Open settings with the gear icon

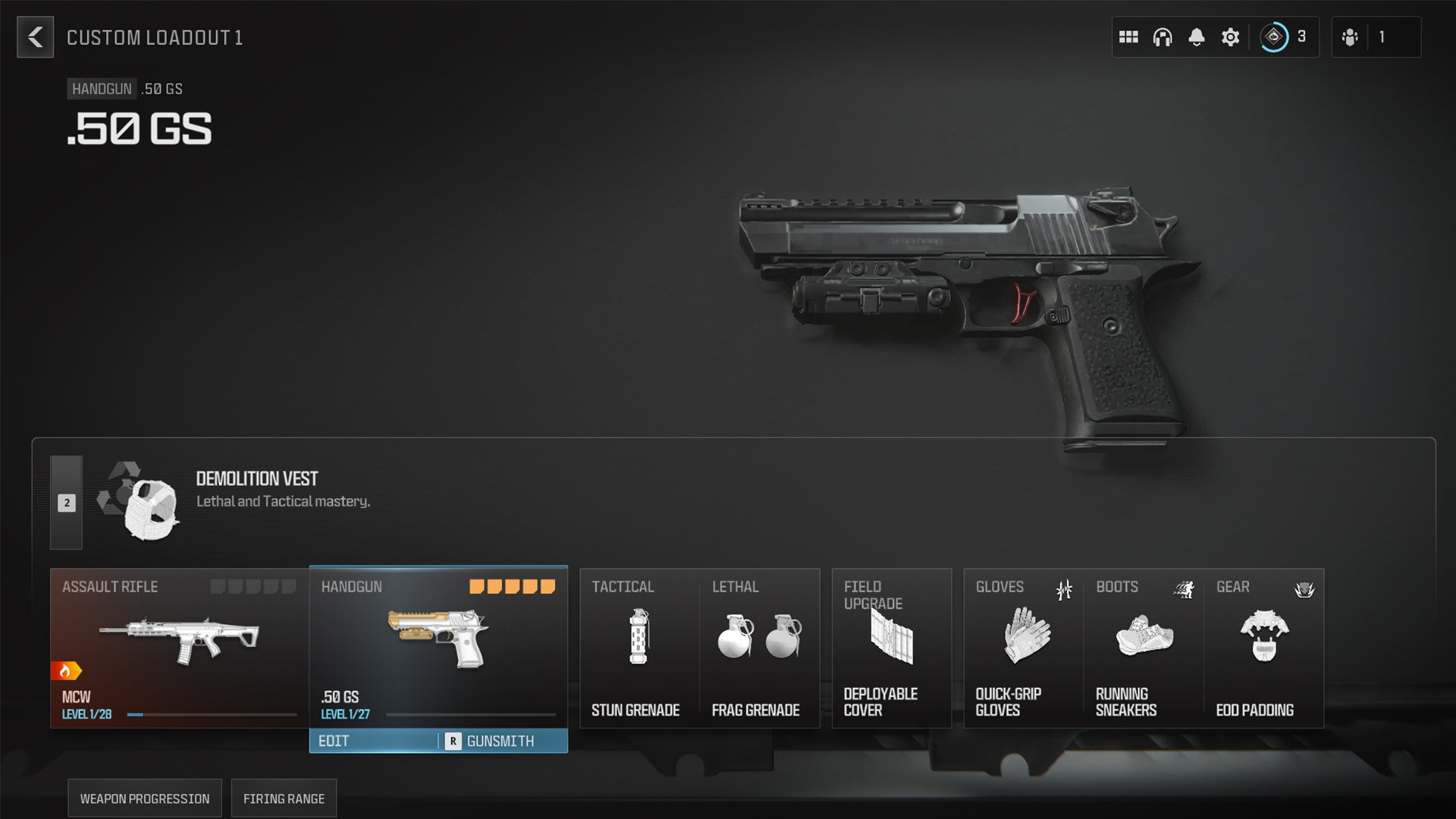click(1230, 36)
